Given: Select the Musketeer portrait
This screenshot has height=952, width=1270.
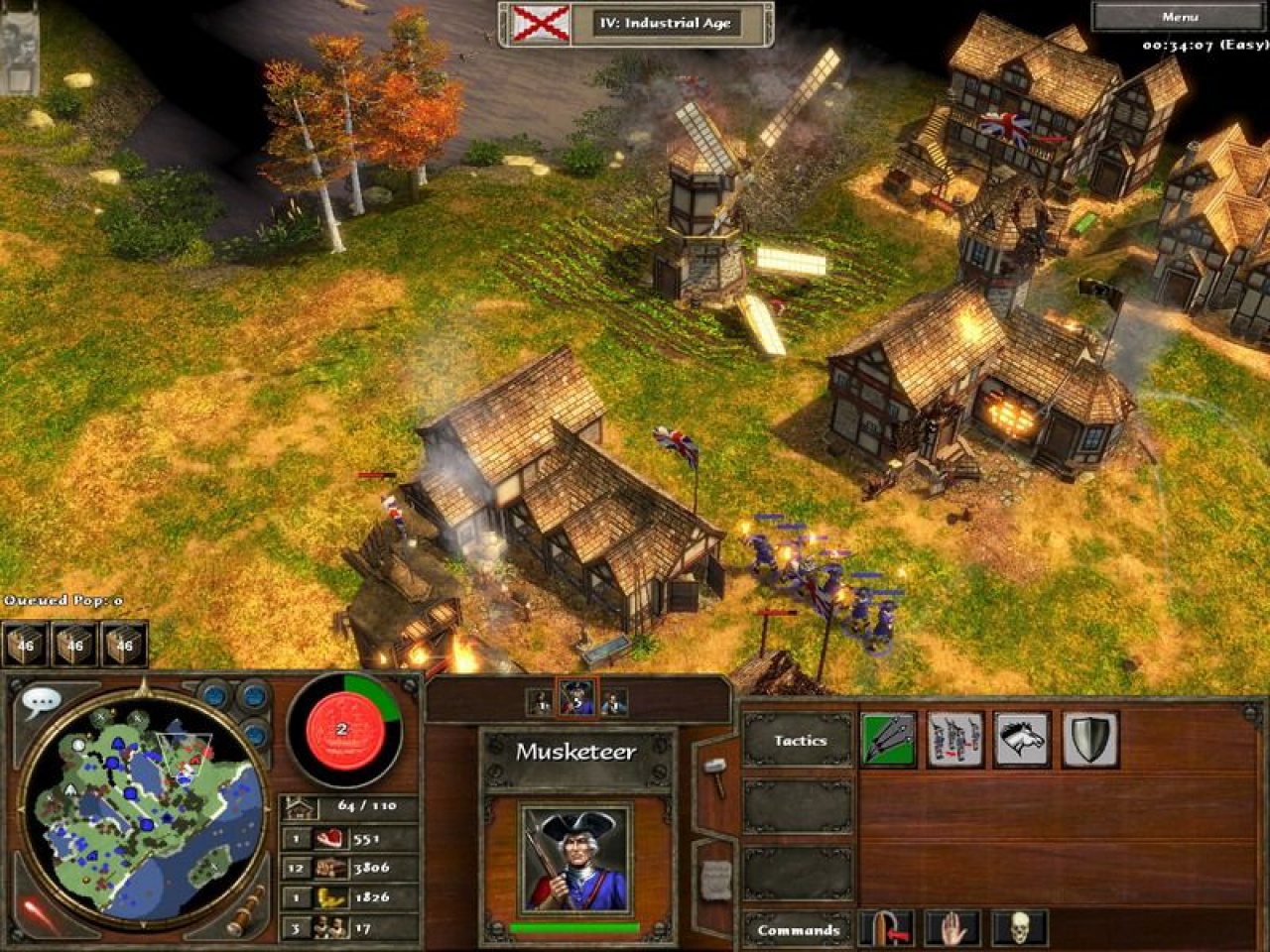Looking at the screenshot, I should 575,859.
